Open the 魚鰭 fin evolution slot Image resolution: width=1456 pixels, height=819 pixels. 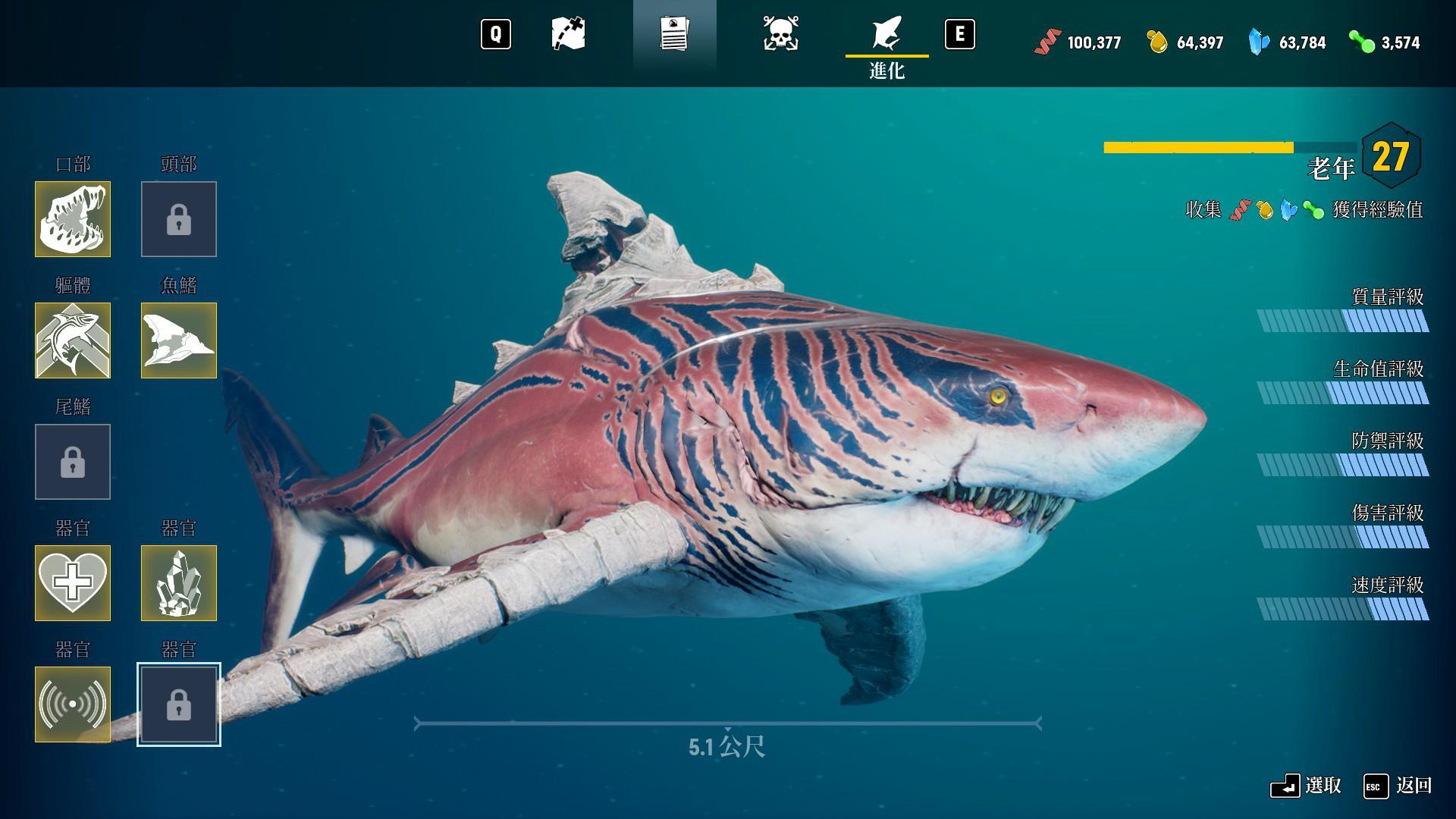click(x=179, y=340)
